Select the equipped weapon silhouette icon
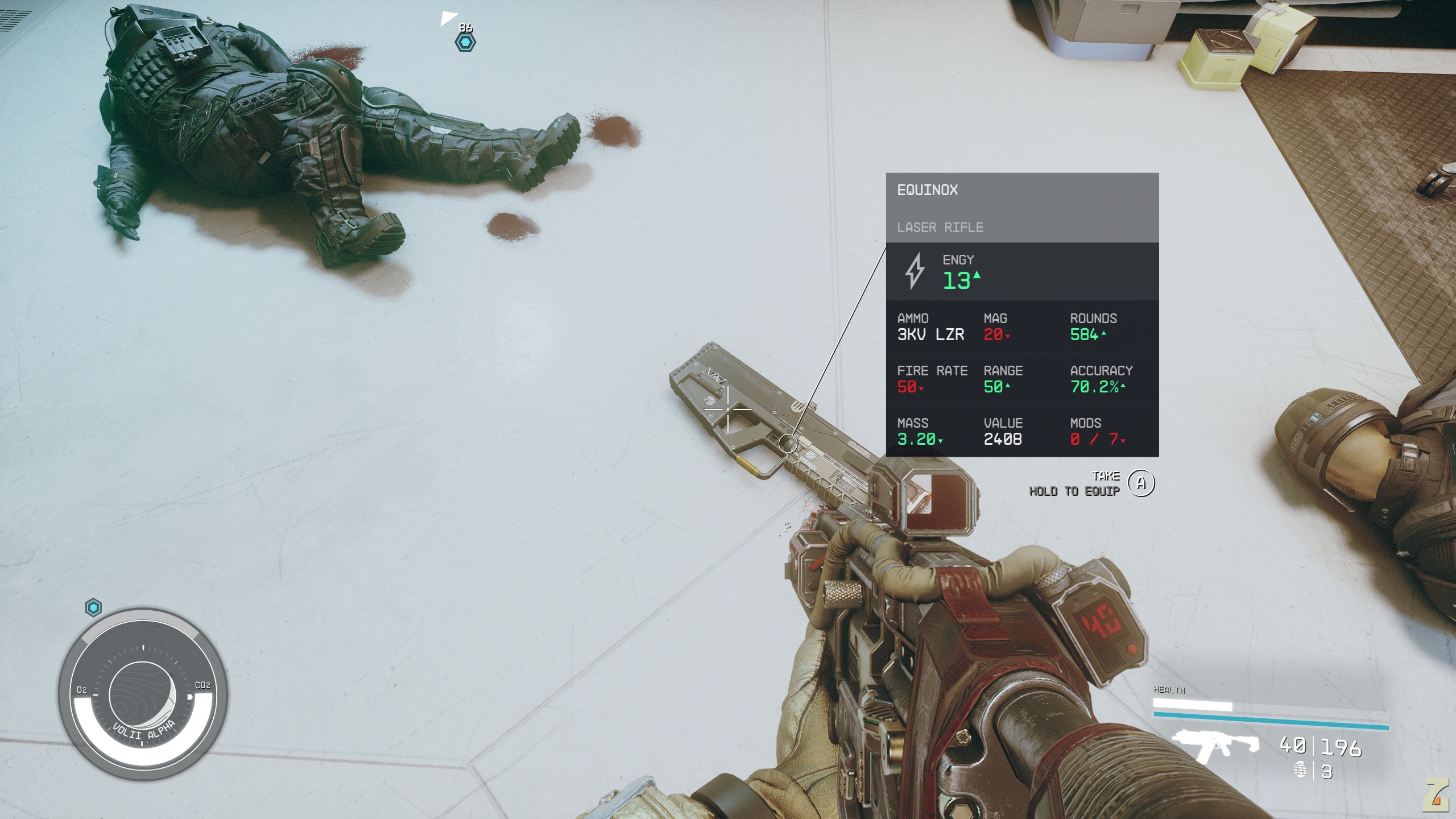Image resolution: width=1456 pixels, height=819 pixels. tap(1215, 746)
